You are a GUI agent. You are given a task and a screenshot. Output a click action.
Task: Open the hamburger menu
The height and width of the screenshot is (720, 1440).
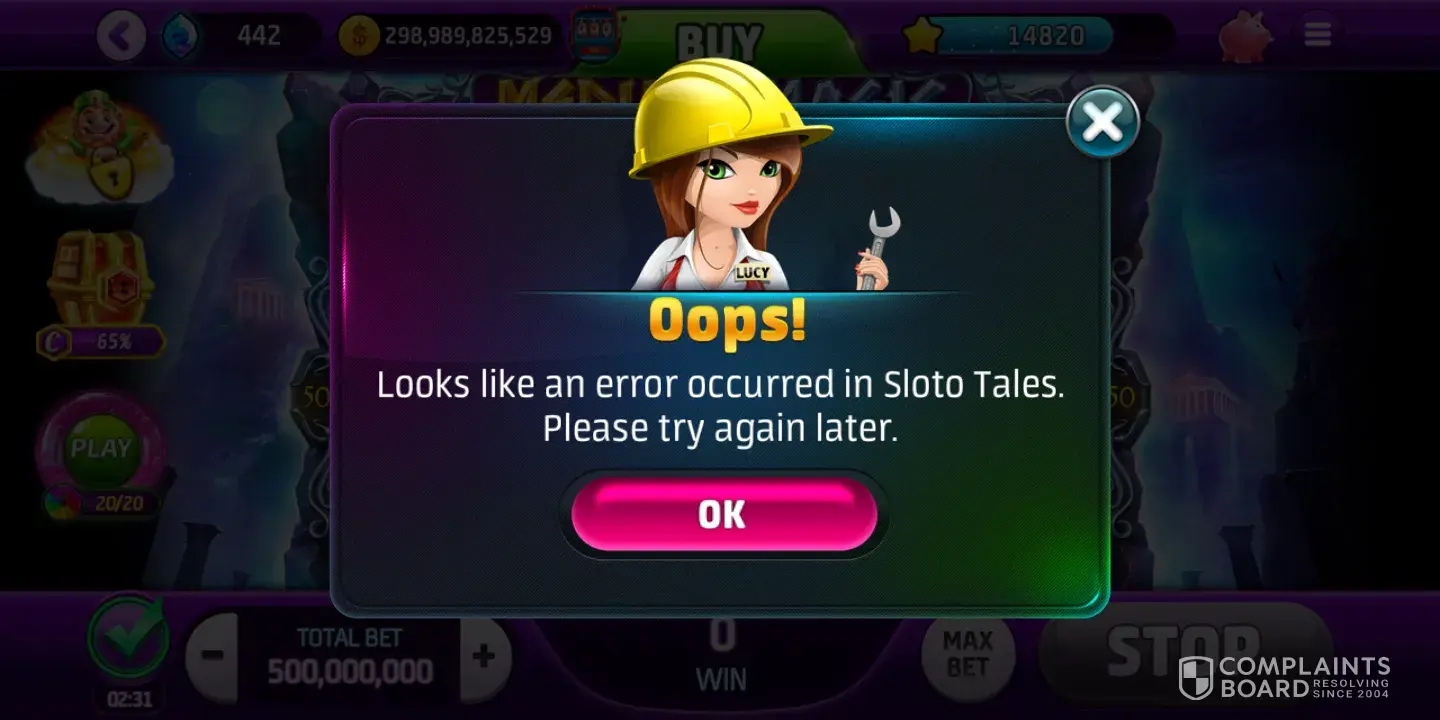pos(1317,37)
